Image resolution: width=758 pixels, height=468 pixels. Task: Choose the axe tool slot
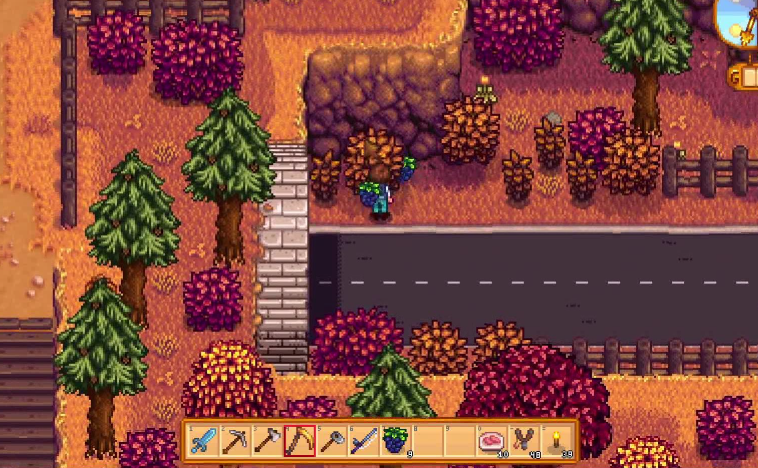pos(267,440)
